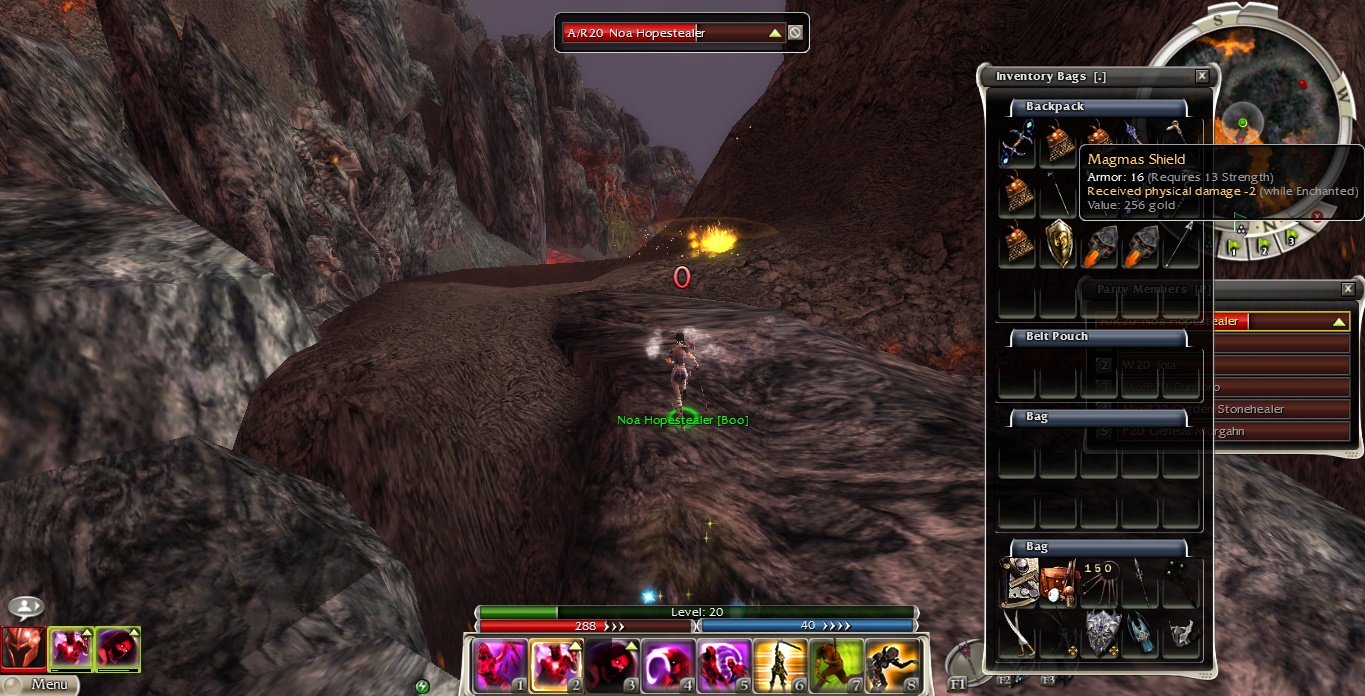Use skill slot 6 golden warrior skill
The width and height of the screenshot is (1365, 696).
pyautogui.click(x=779, y=665)
